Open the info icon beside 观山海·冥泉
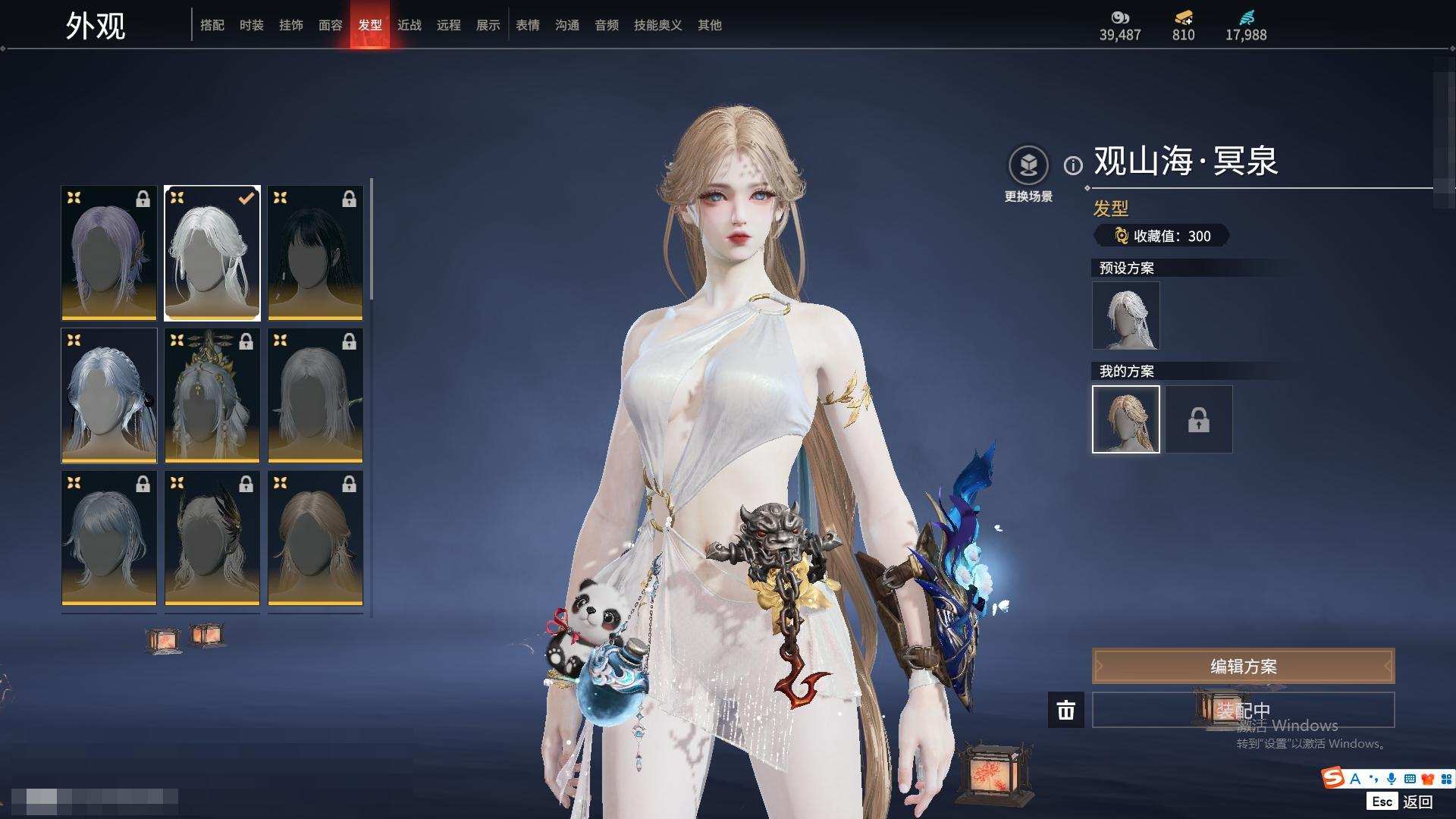This screenshot has width=1456, height=819. pyautogui.click(x=1072, y=165)
